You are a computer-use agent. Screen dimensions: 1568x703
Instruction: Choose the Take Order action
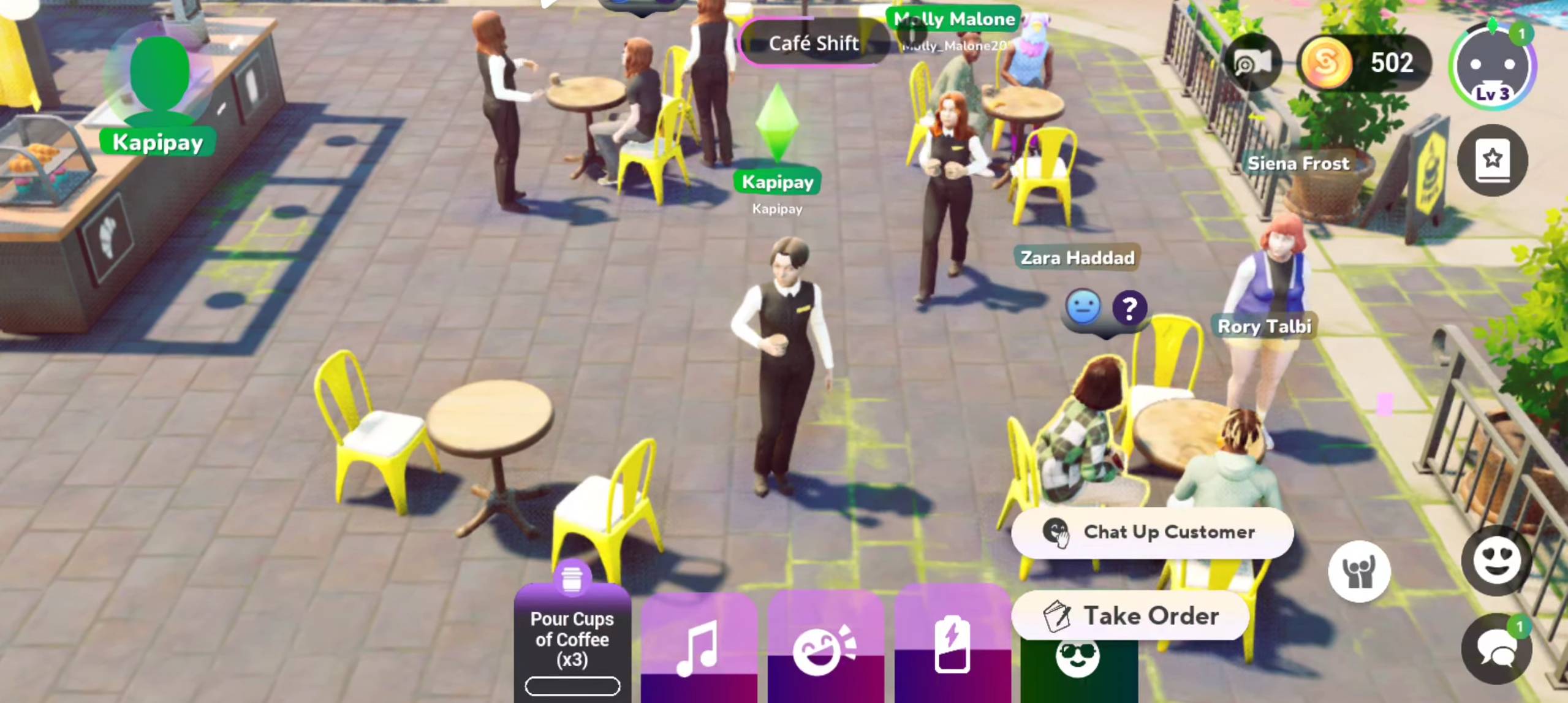tap(1131, 615)
